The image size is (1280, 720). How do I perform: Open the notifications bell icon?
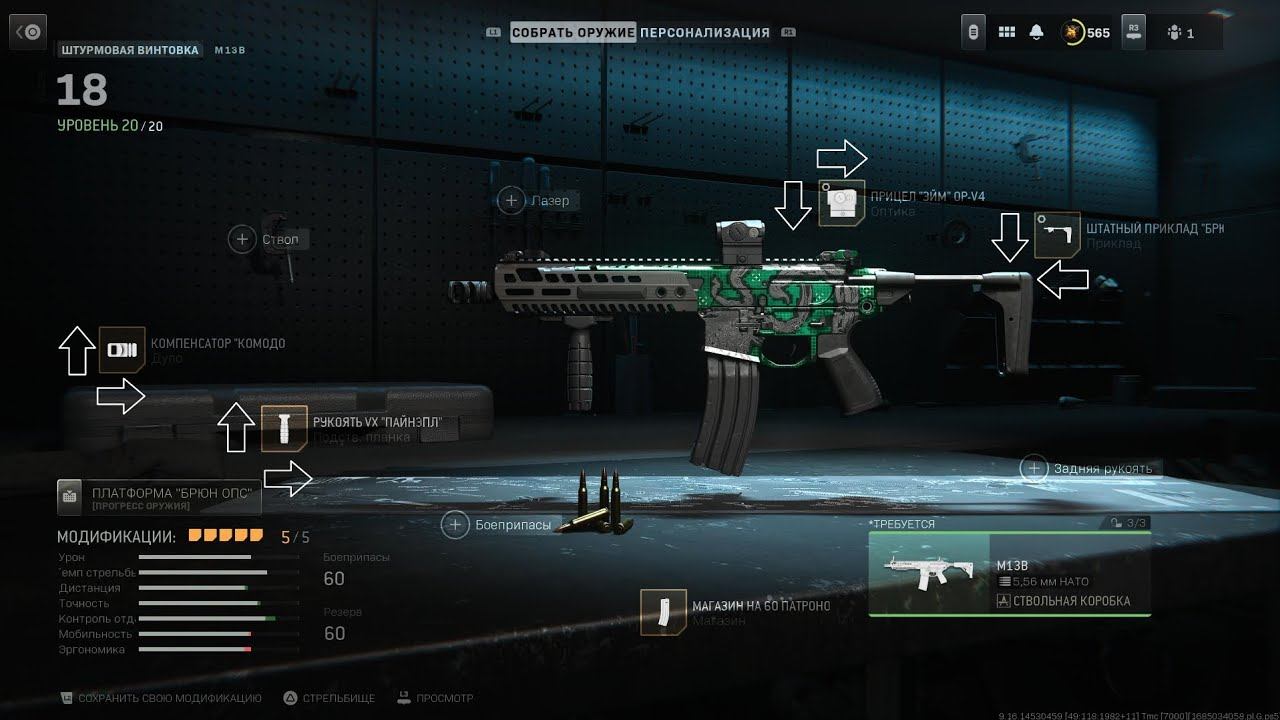point(1036,33)
